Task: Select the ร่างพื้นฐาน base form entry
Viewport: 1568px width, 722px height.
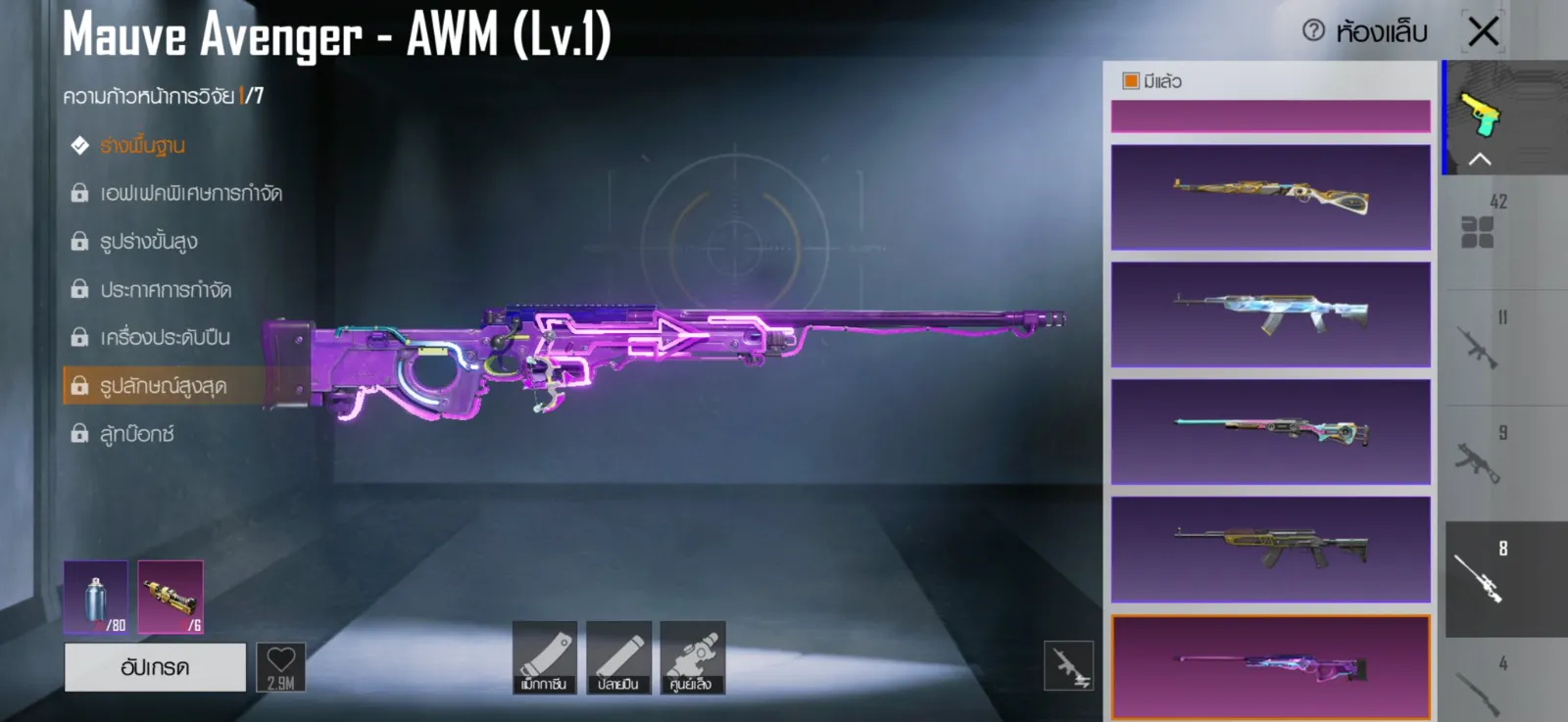Action: click(142, 146)
